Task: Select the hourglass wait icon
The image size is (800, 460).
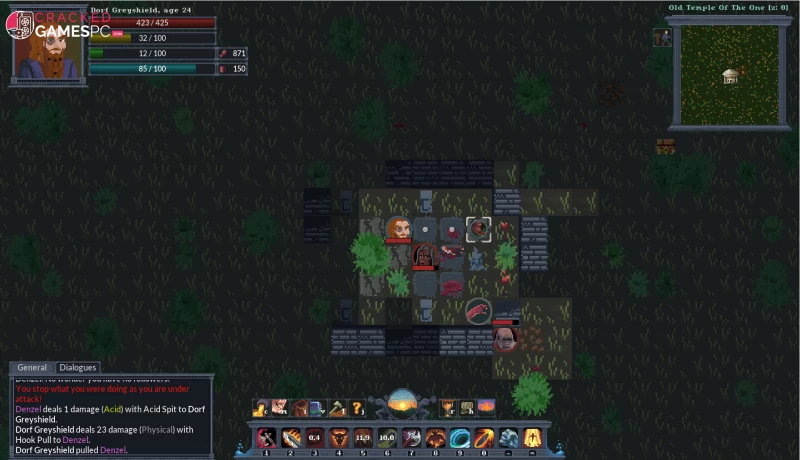Action: click(x=447, y=408)
